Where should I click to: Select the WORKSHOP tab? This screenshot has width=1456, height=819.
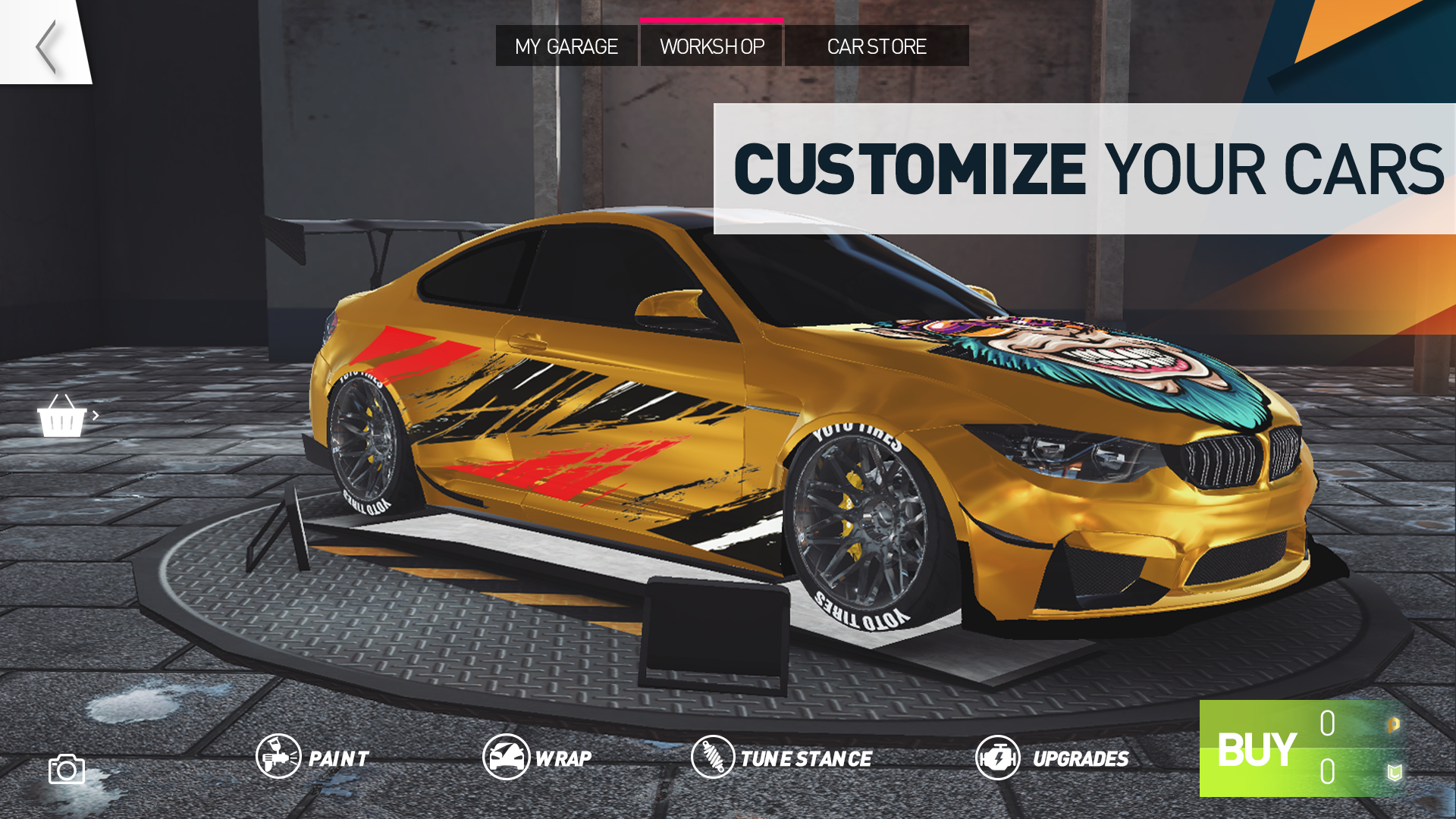pyautogui.click(x=712, y=46)
